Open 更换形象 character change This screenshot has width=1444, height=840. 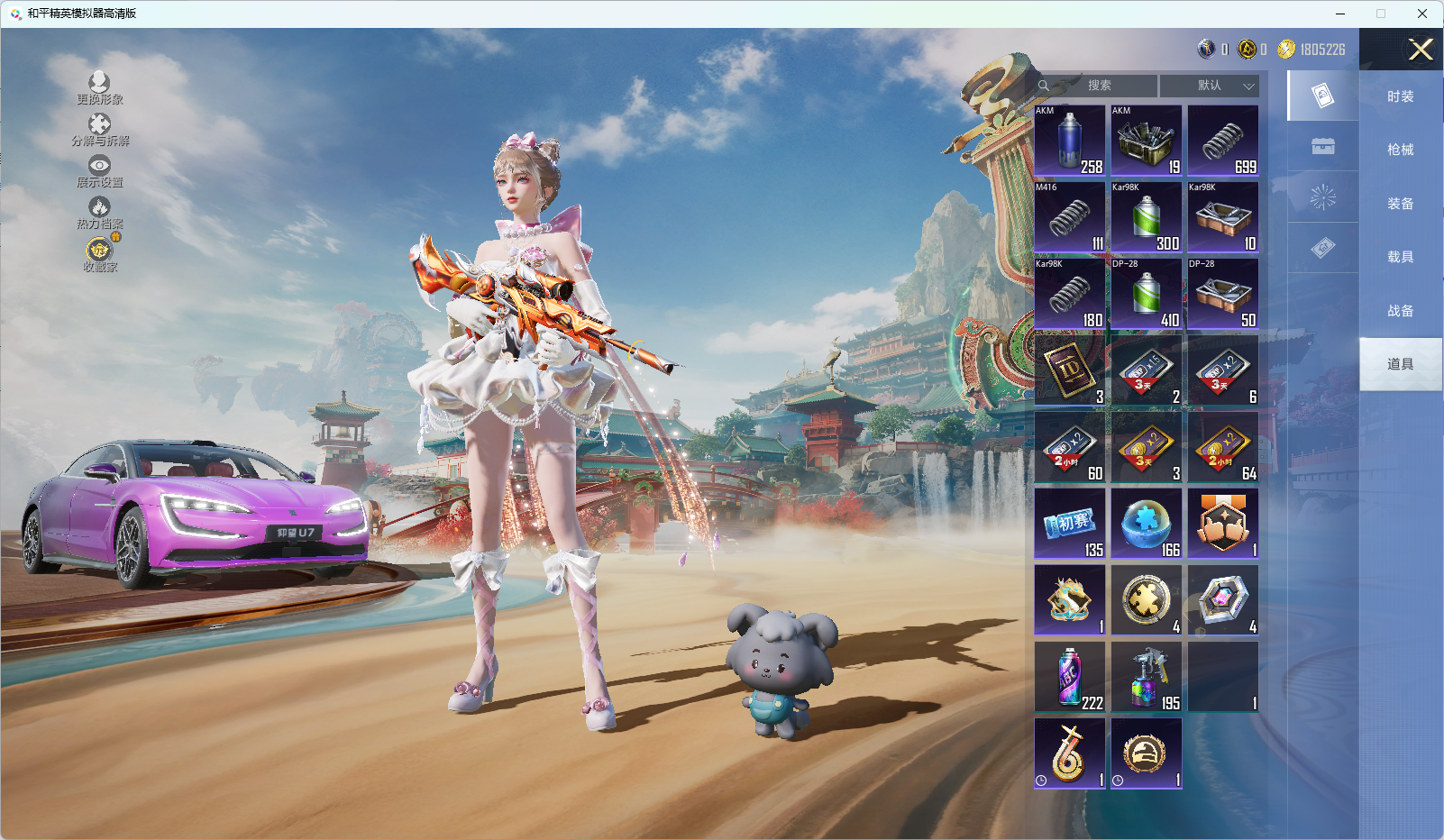point(99,88)
